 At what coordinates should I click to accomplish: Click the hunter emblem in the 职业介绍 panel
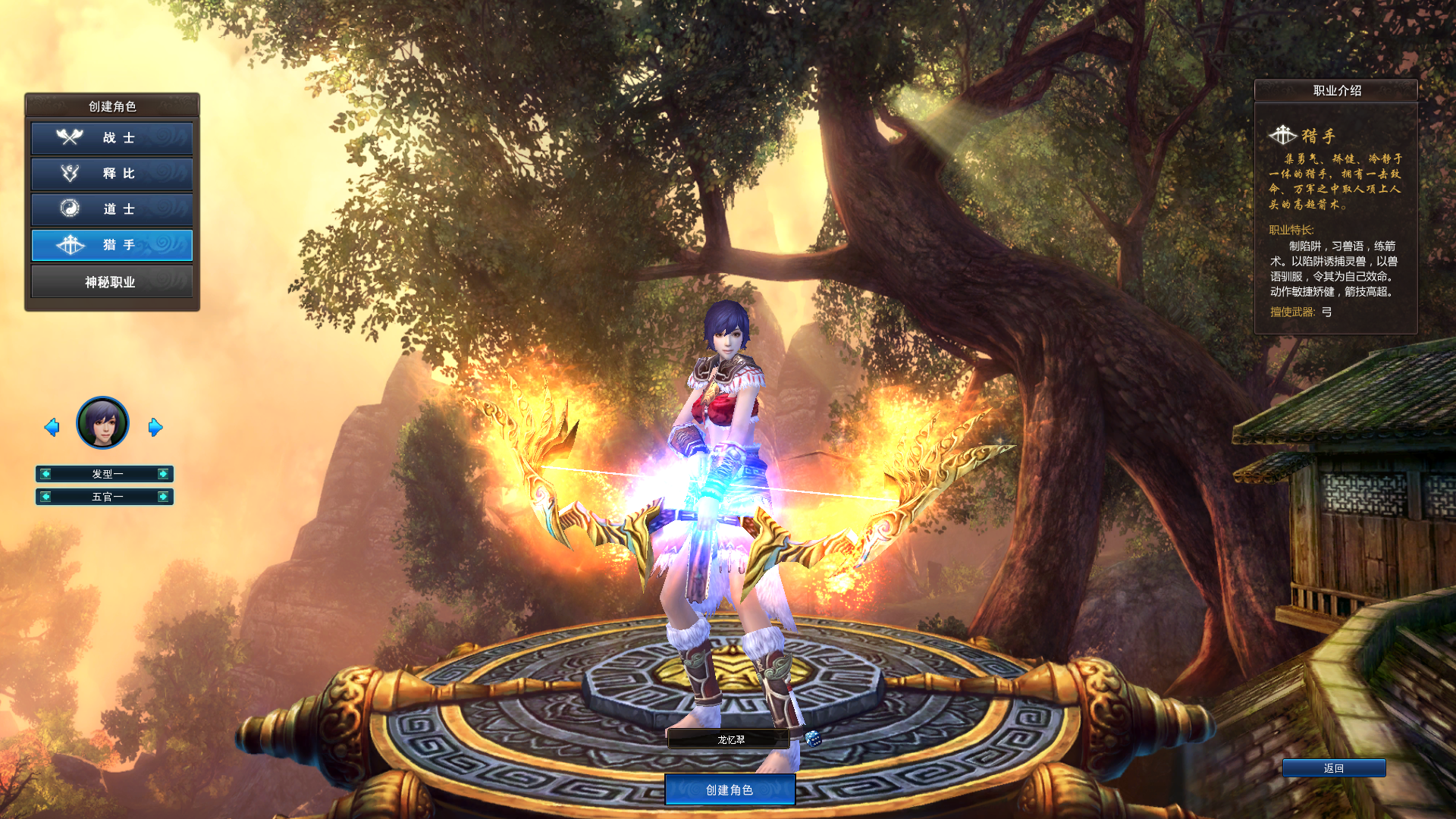pyautogui.click(x=1283, y=133)
